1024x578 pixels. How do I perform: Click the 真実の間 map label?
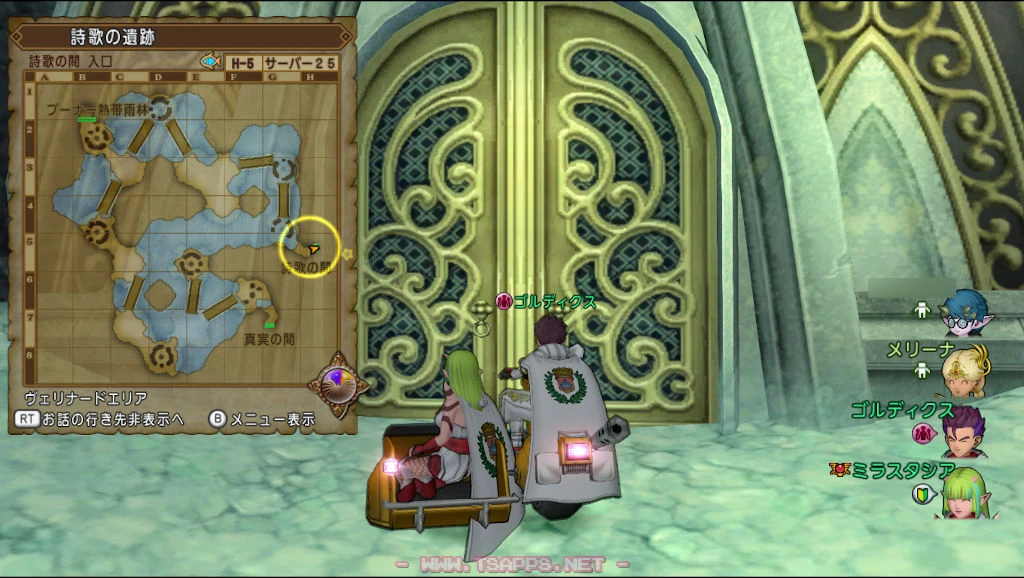coord(270,340)
